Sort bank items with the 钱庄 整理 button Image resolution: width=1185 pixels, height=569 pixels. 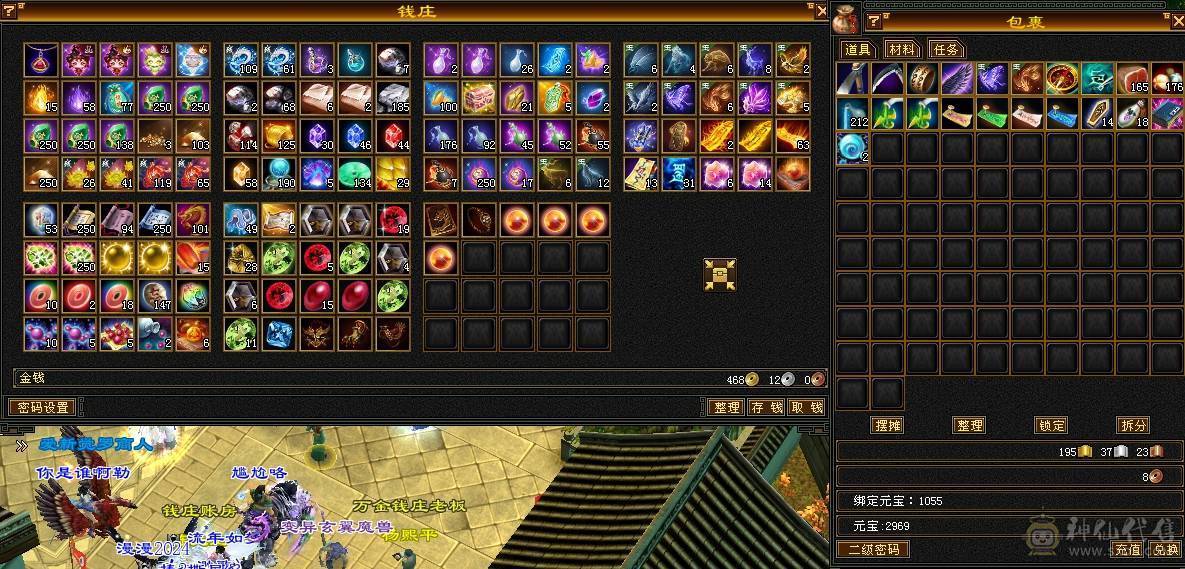point(726,407)
